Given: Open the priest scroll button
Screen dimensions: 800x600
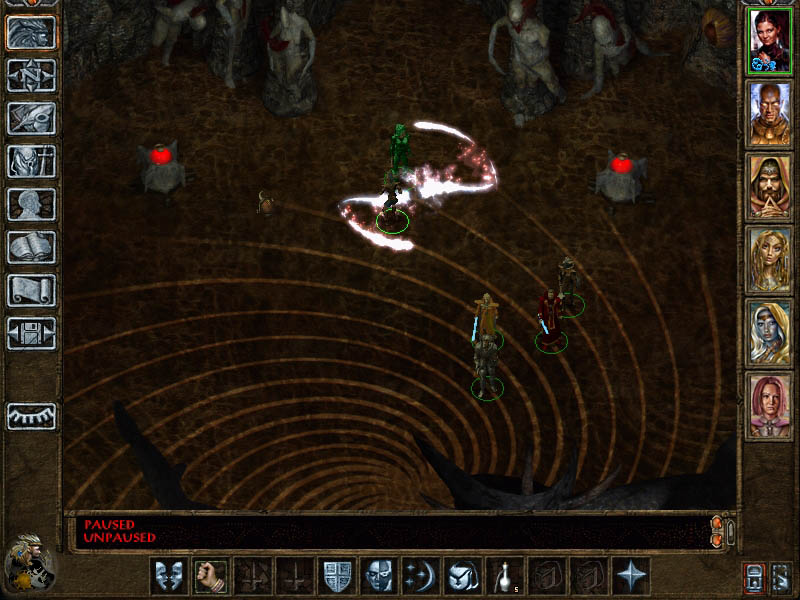Looking at the screenshot, I should (31, 290).
